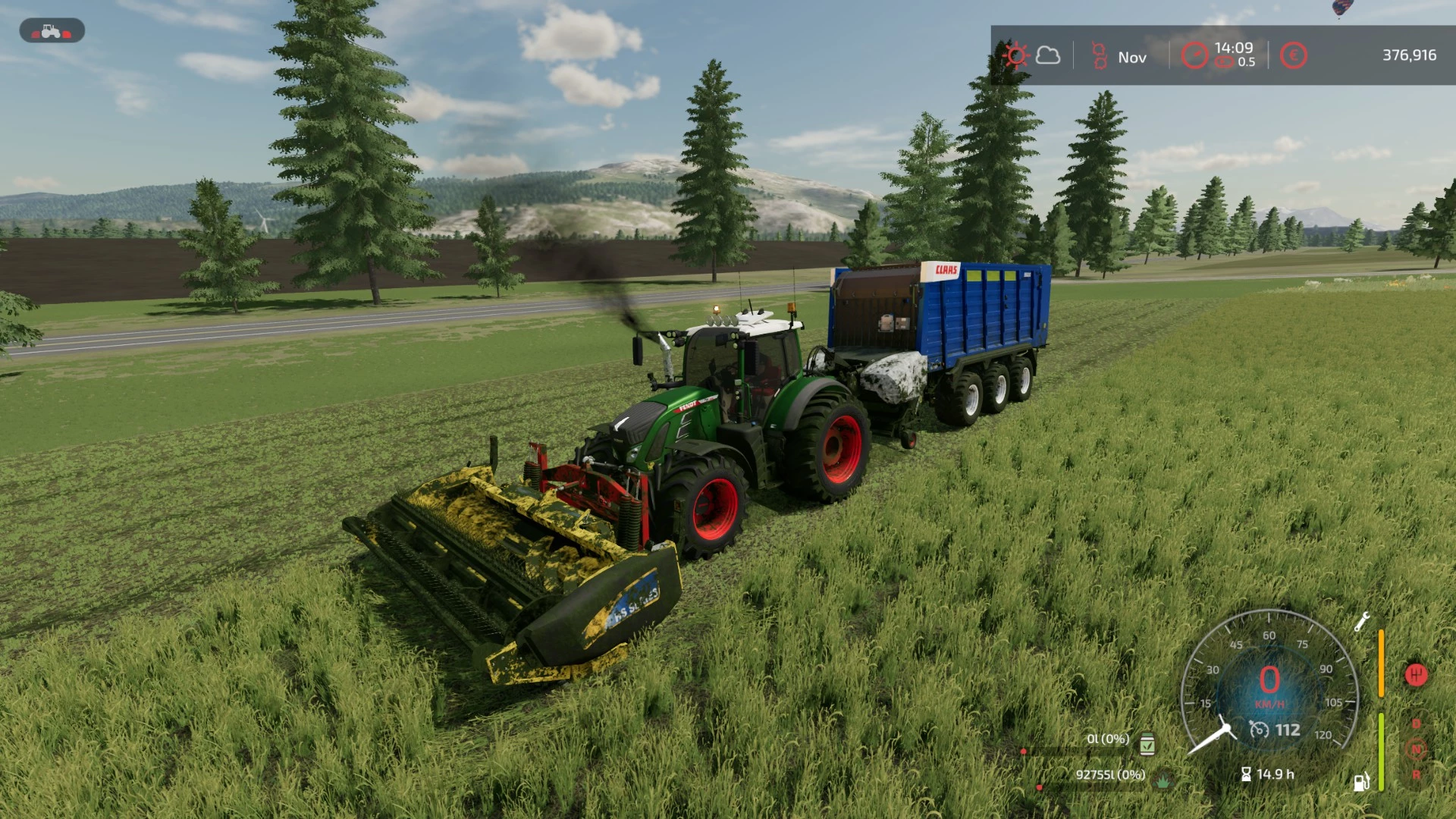Click the 92755l trailer fill readout

point(1111,775)
